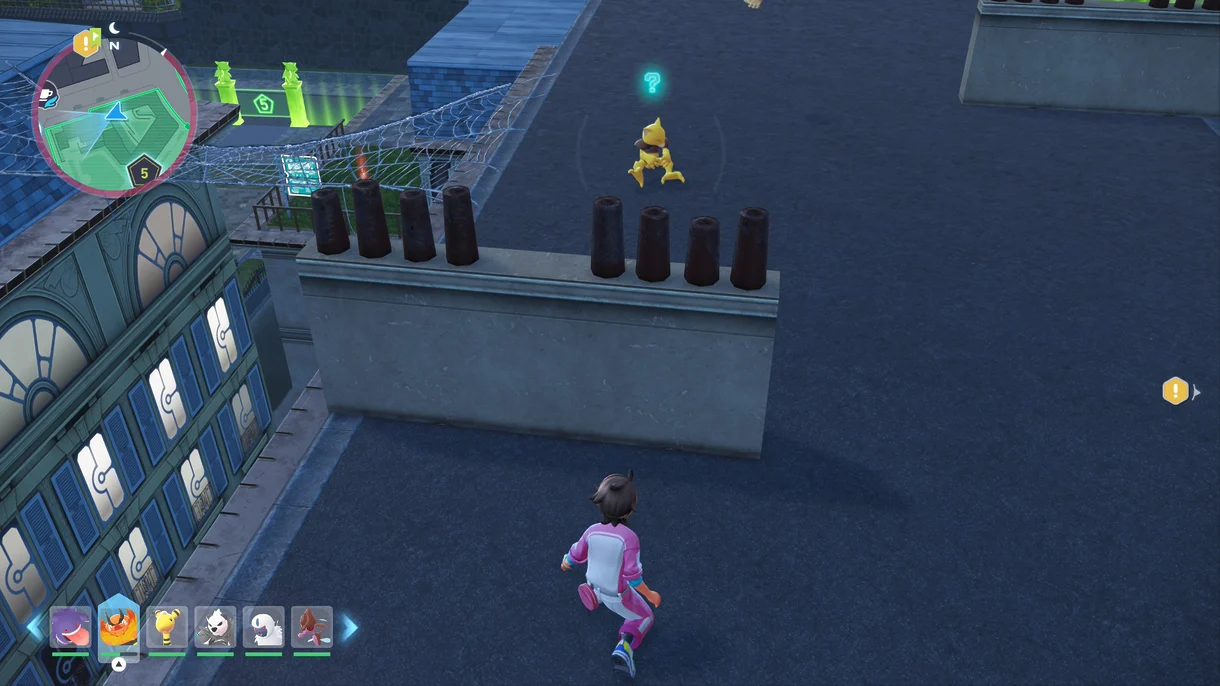Open the circular minimap

114,116
